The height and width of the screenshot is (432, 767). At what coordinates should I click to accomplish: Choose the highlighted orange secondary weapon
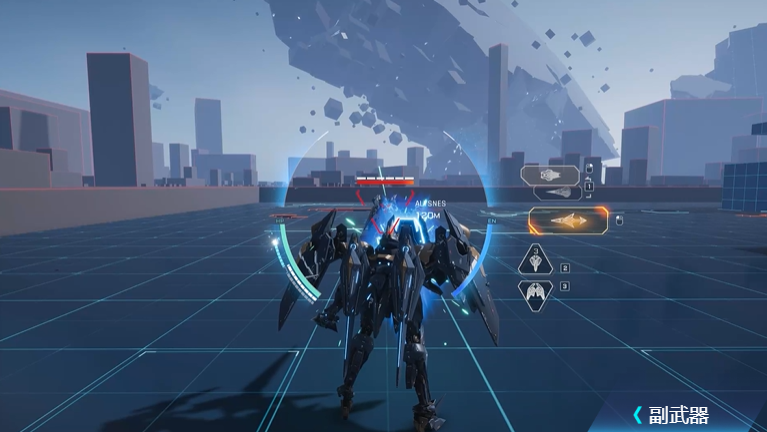tap(567, 220)
